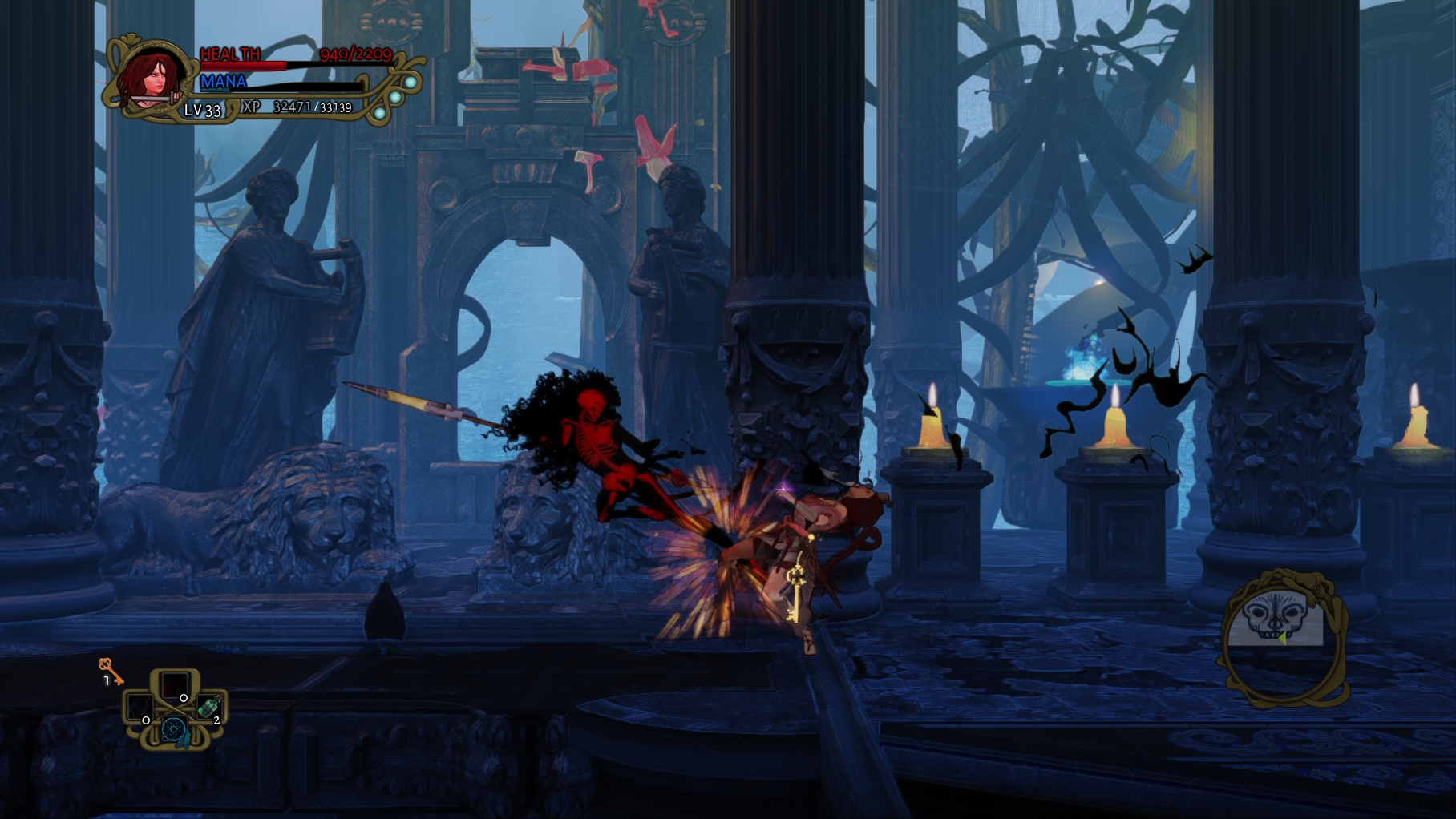1456x819 pixels.
Task: Click the 940/2209 health counter
Action: [357, 54]
